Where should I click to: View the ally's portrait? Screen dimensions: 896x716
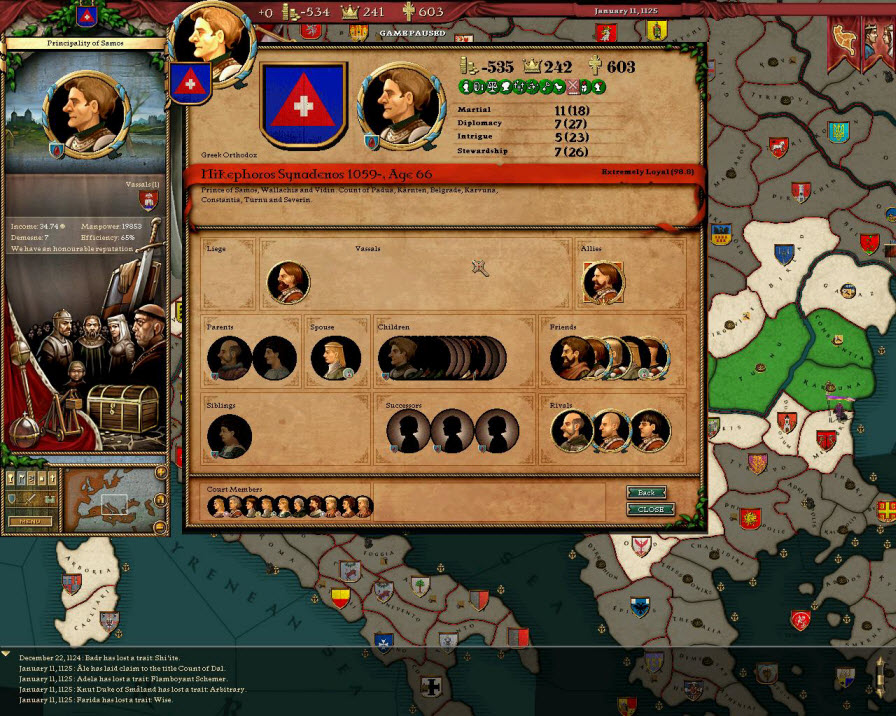602,283
